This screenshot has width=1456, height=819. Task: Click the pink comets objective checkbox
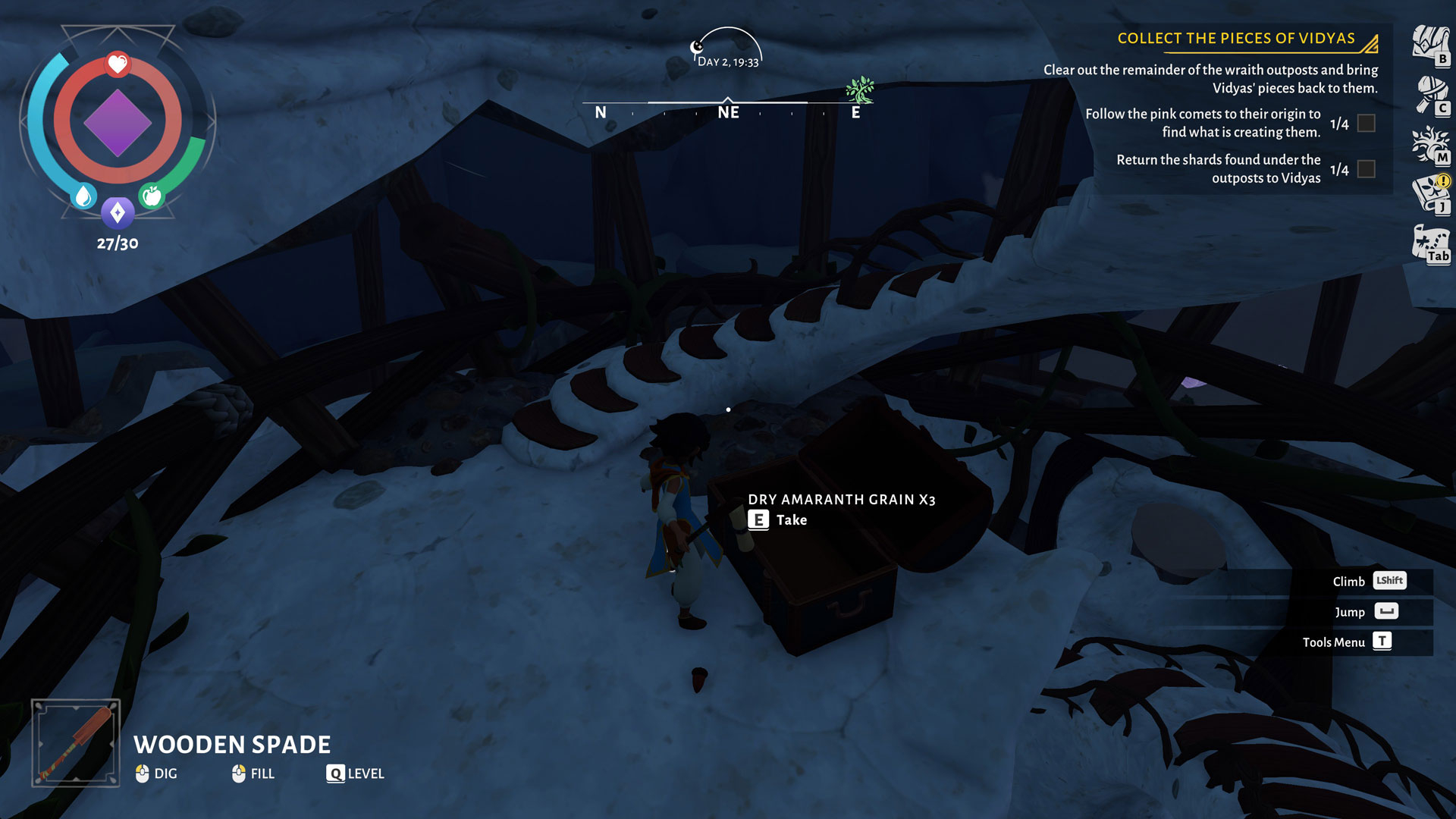pos(1366,123)
